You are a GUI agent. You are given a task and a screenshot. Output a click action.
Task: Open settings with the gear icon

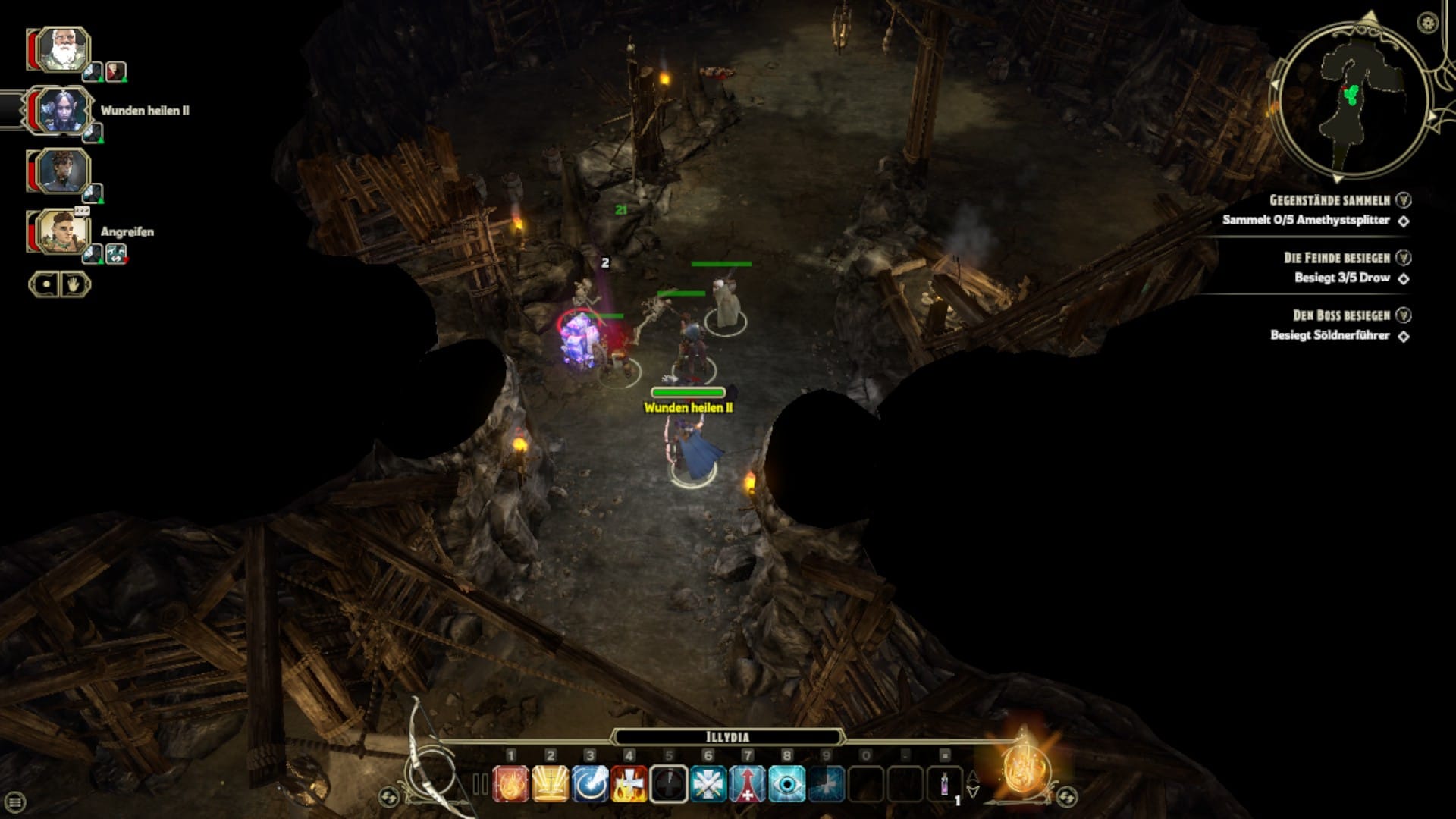click(x=1428, y=23)
